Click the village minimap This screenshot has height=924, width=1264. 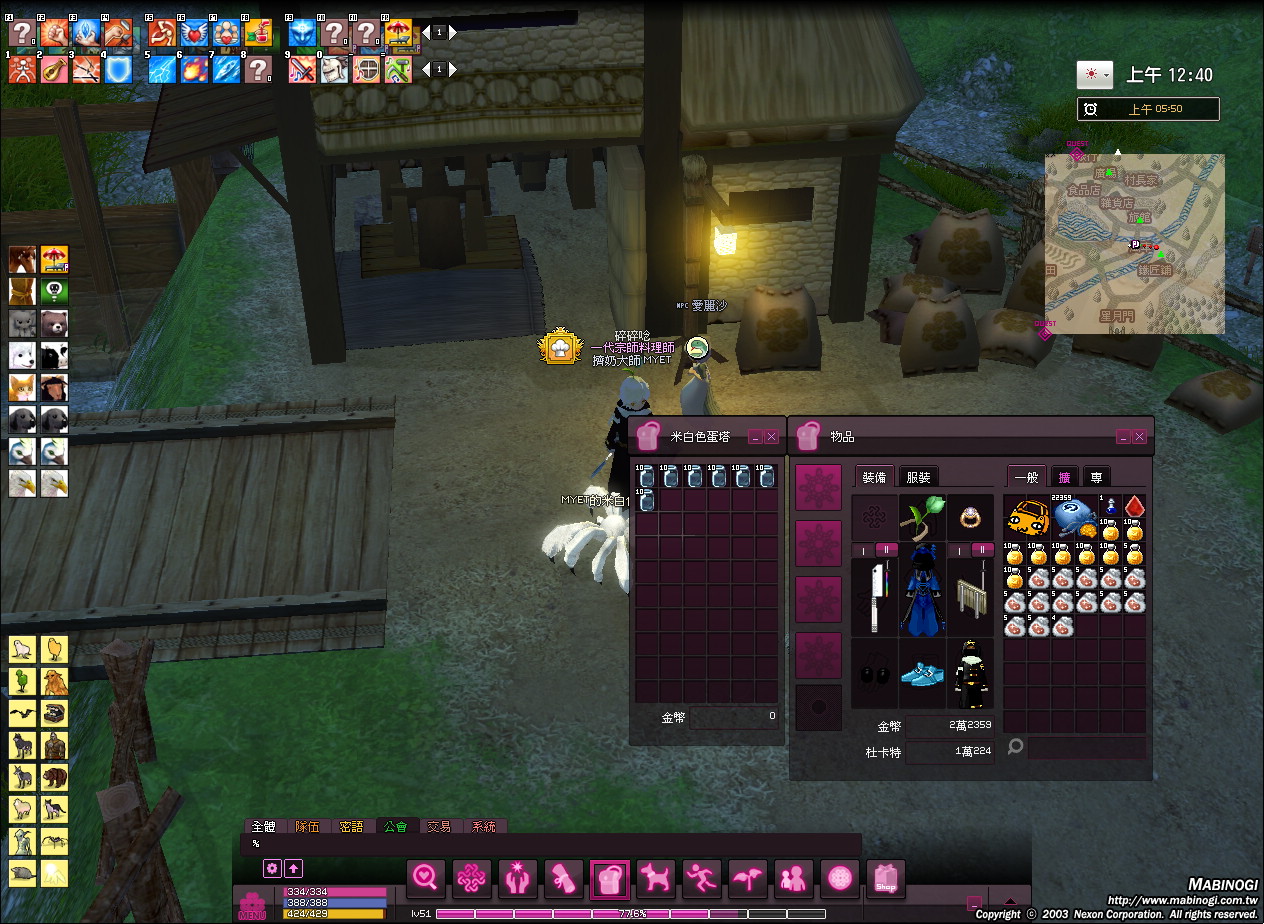(1134, 243)
